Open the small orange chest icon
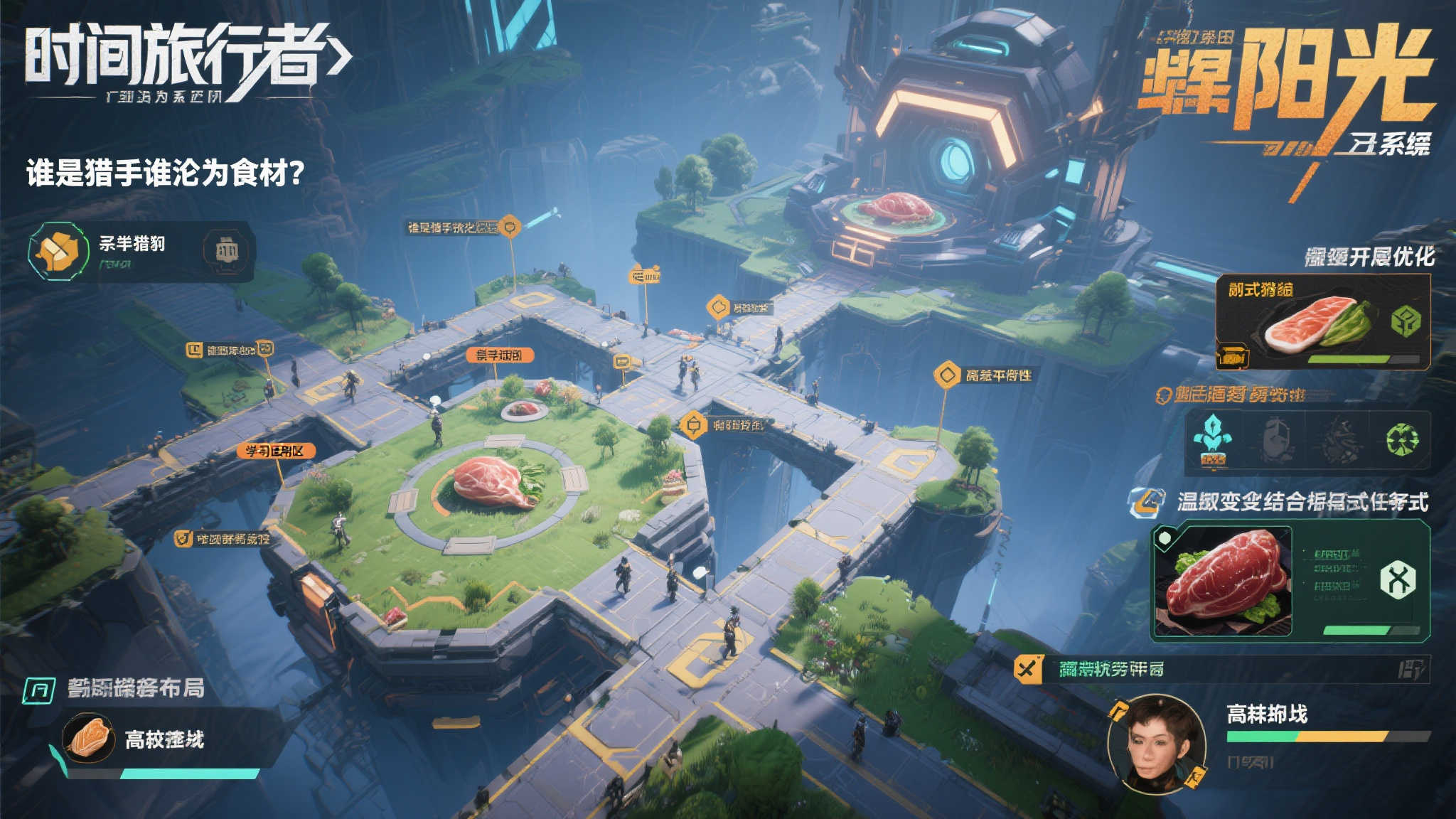This screenshot has width=1456, height=819. click(x=1233, y=355)
